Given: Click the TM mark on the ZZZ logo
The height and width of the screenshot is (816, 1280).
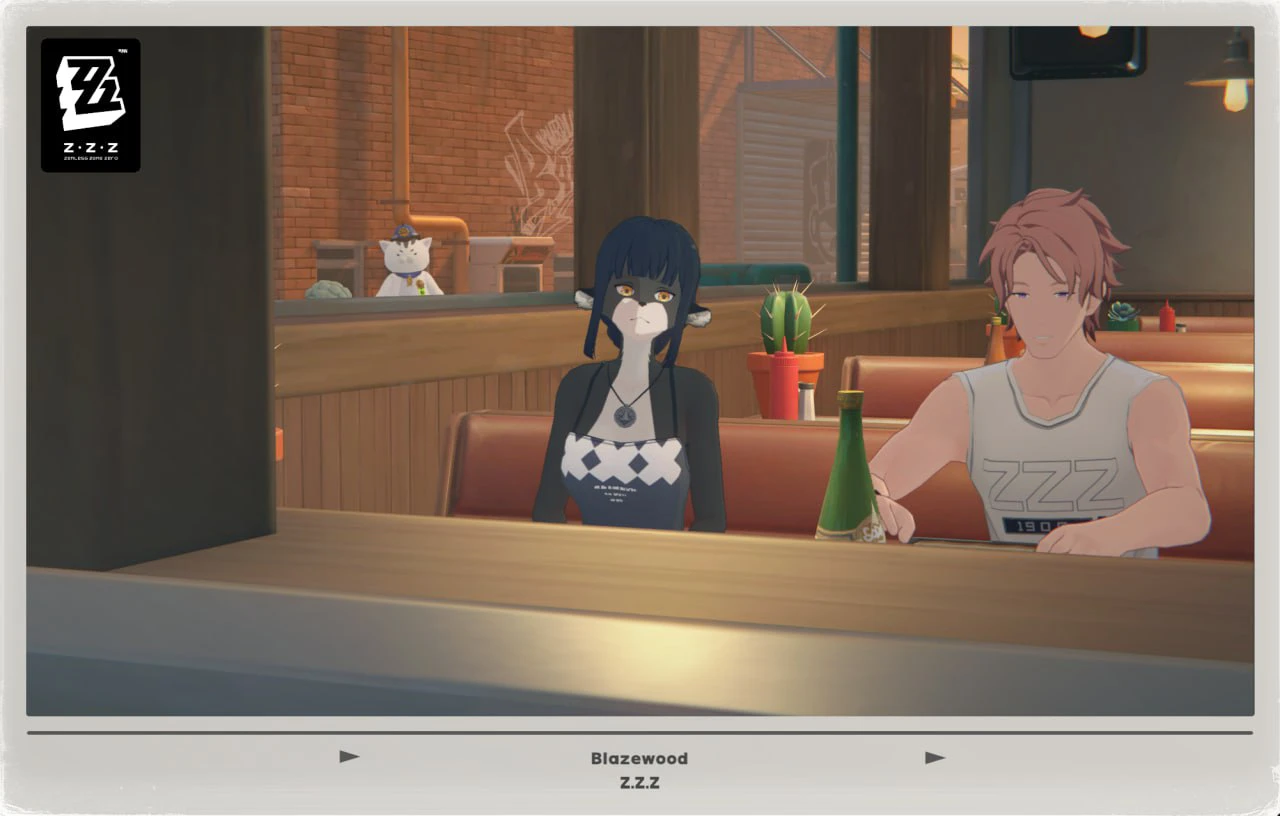Looking at the screenshot, I should (123, 50).
